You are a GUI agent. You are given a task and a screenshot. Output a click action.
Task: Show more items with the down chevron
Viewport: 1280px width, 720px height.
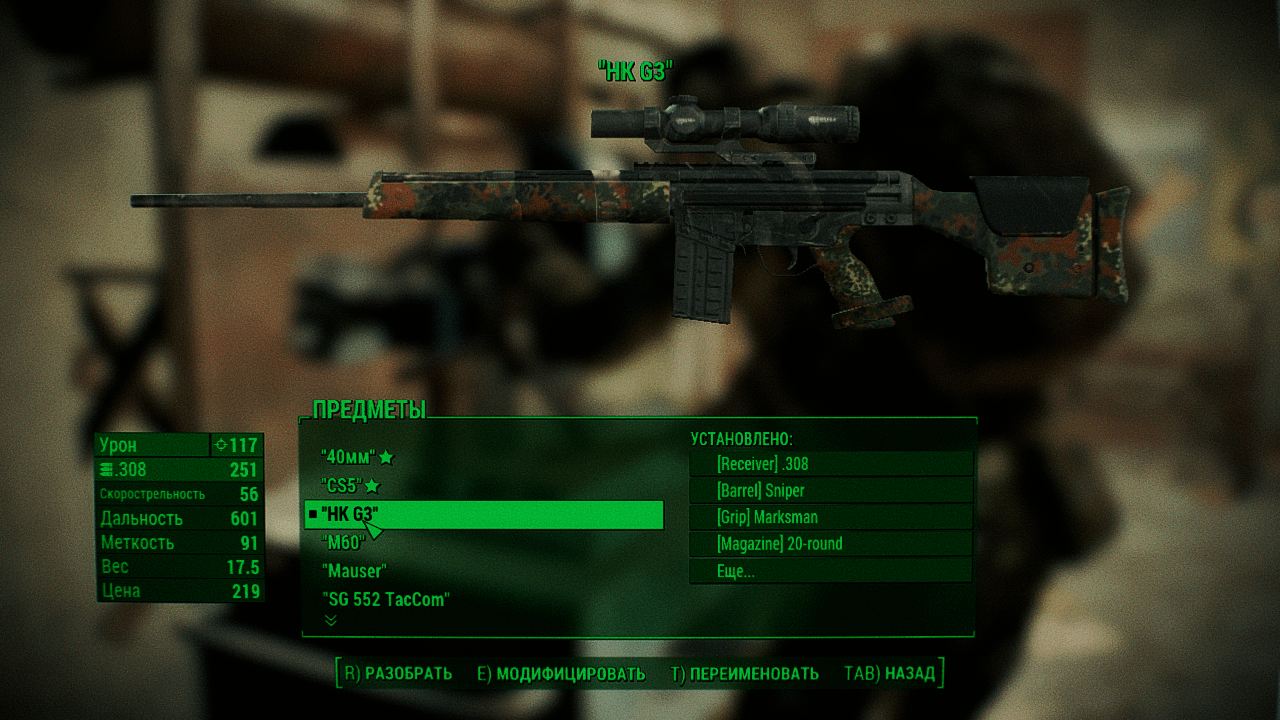click(x=331, y=621)
